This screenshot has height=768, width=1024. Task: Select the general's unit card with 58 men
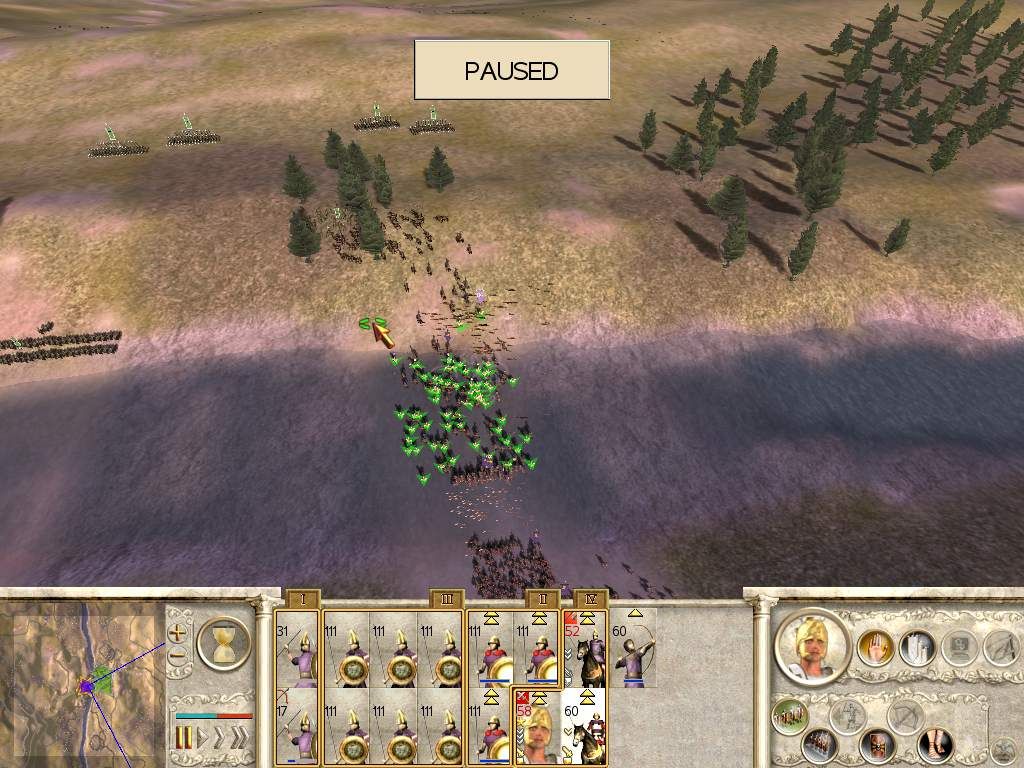tap(537, 727)
